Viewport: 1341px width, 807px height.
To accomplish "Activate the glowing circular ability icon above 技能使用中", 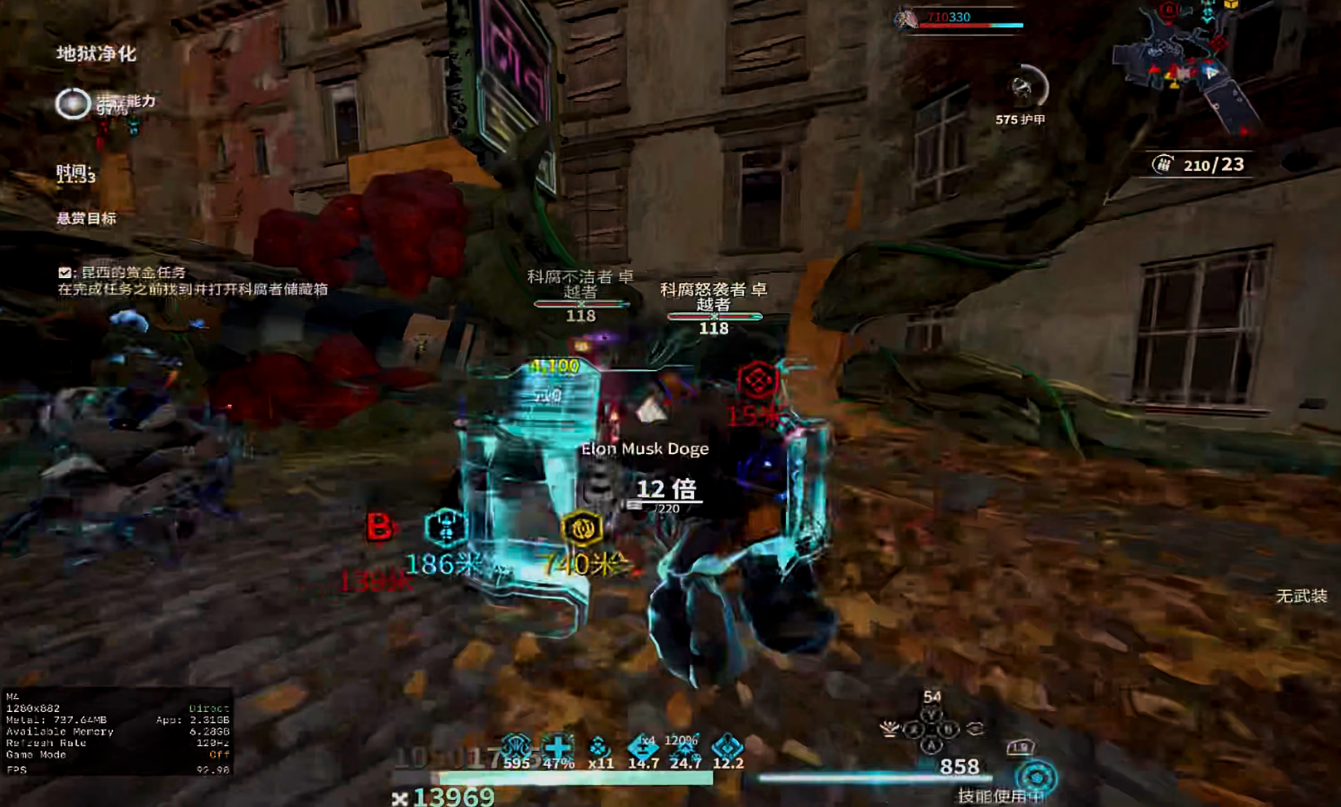I will (1036, 777).
